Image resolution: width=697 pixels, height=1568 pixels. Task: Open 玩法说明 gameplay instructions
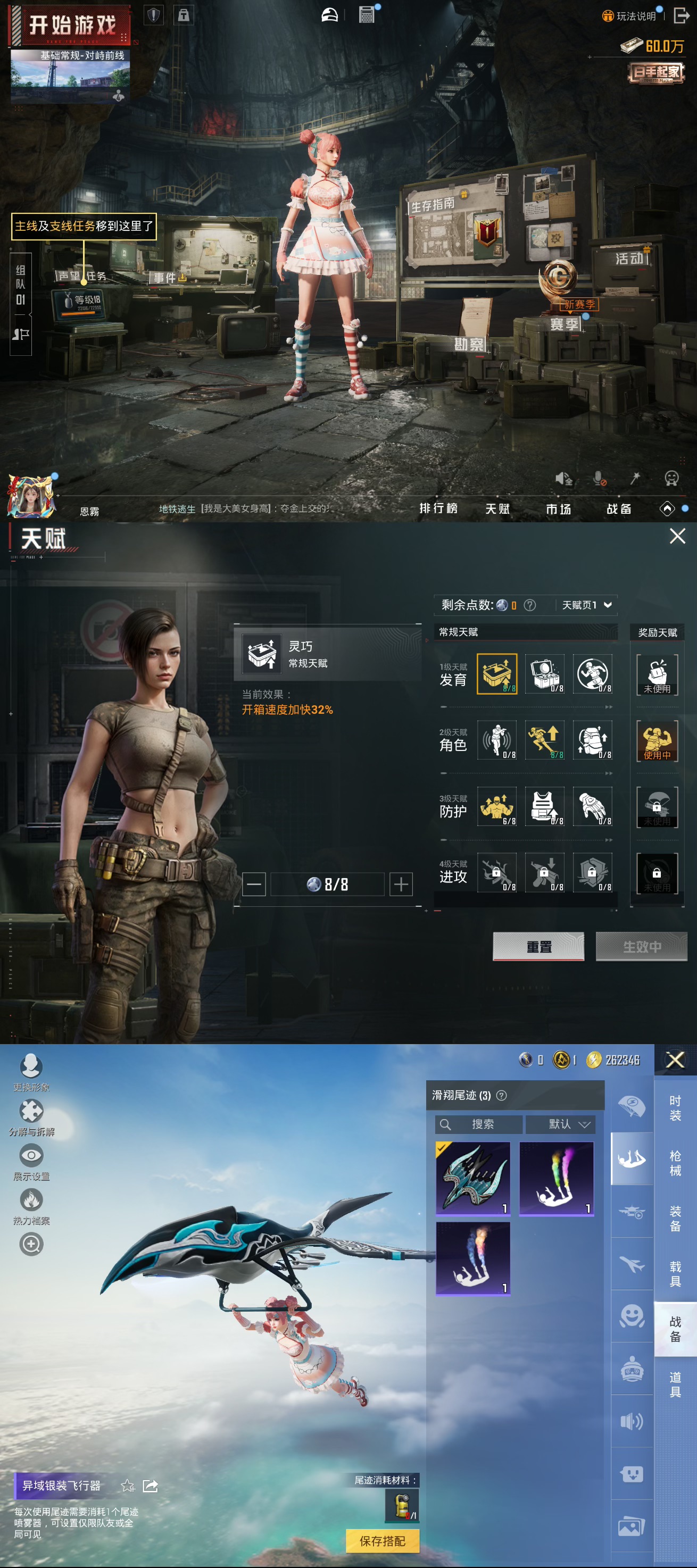pos(629,16)
